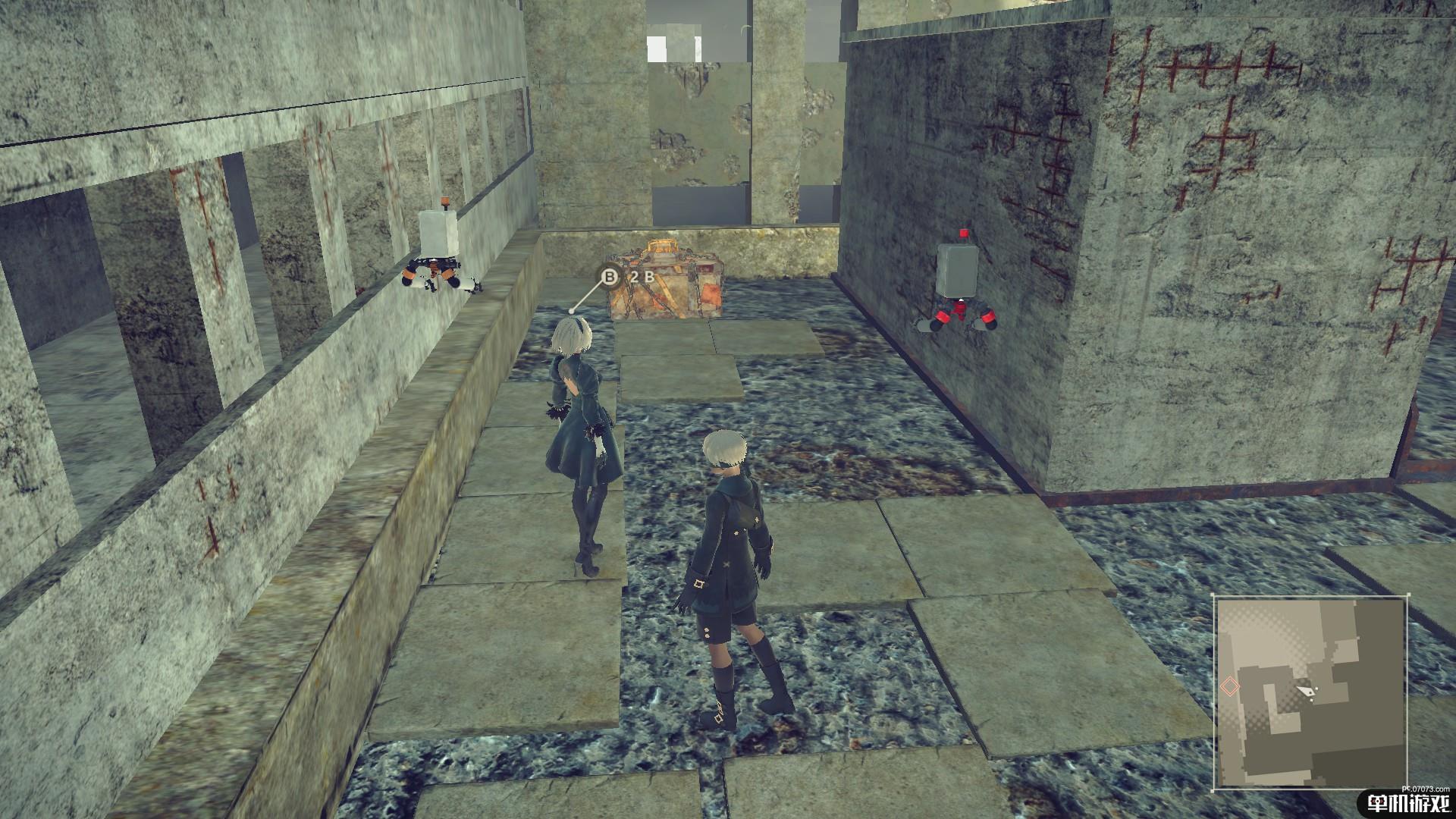Click the minimap in the corner
This screenshot has width=1456, height=819.
coord(1311,692)
